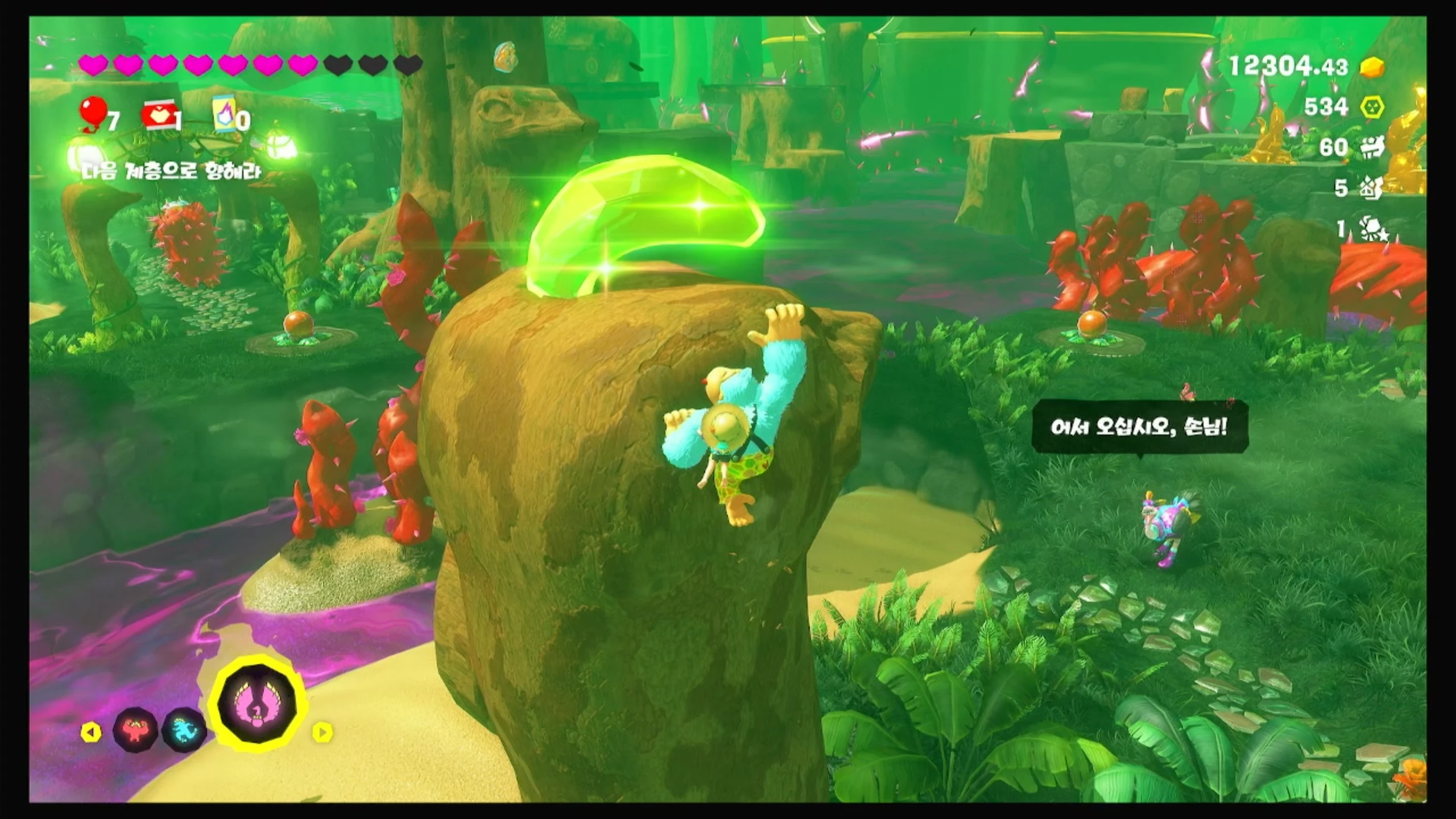Click the gold nugget currency icon
The image size is (1456, 819).
pyautogui.click(x=1372, y=67)
